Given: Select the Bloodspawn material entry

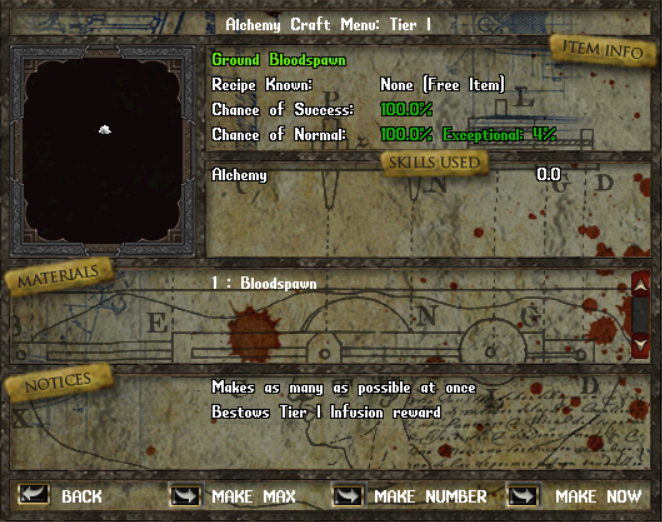Looking at the screenshot, I should [x=264, y=284].
